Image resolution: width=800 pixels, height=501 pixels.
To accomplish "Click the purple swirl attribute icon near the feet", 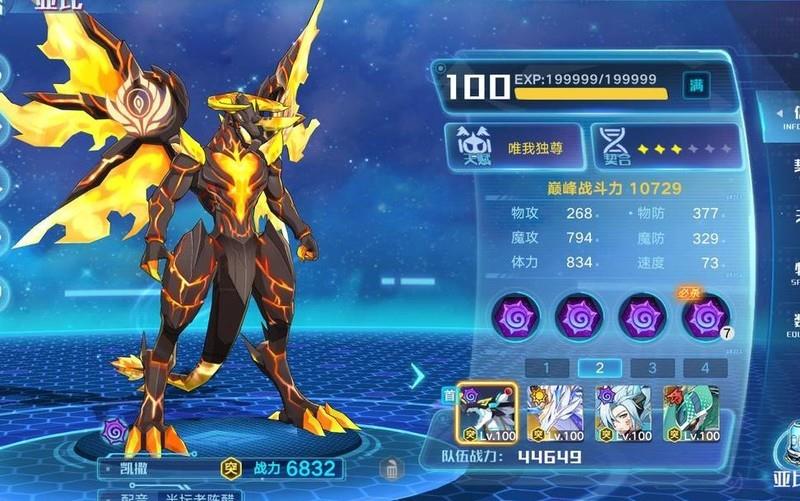I will click(113, 431).
